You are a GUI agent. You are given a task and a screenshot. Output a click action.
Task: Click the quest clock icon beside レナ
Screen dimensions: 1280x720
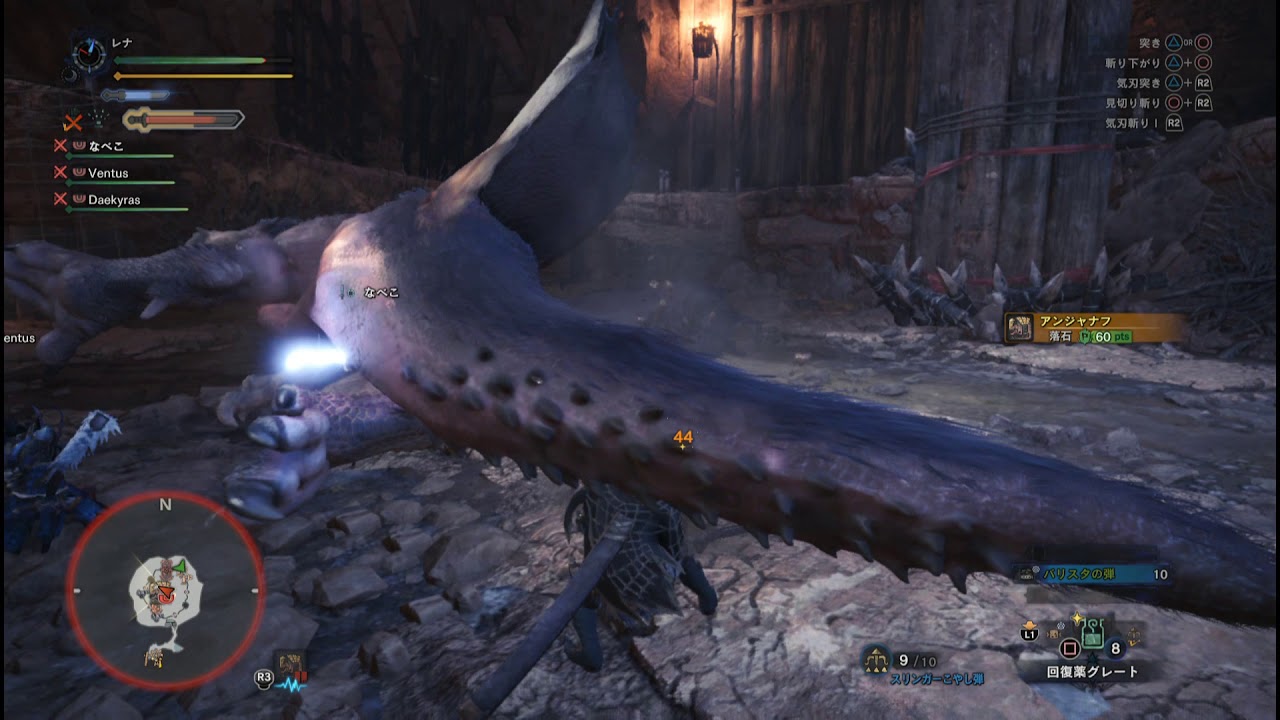click(x=90, y=54)
